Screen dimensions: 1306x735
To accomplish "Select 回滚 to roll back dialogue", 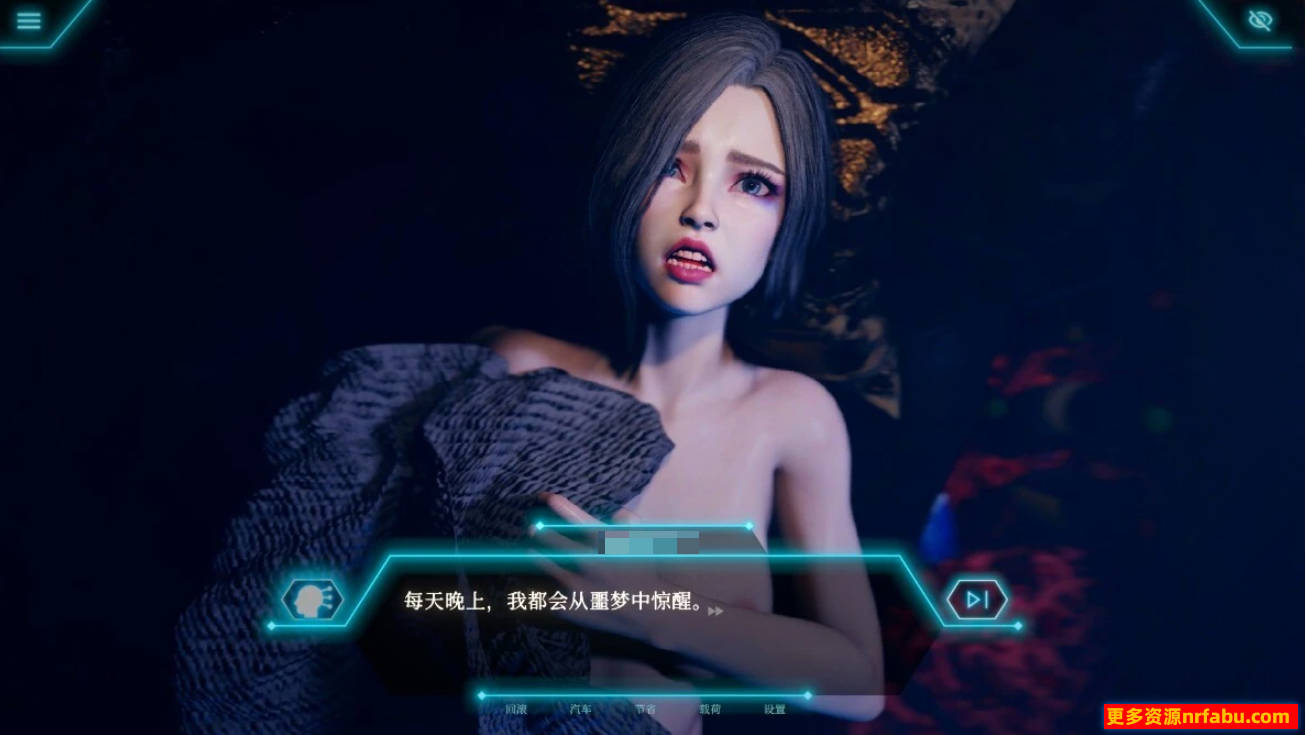I will tap(516, 707).
